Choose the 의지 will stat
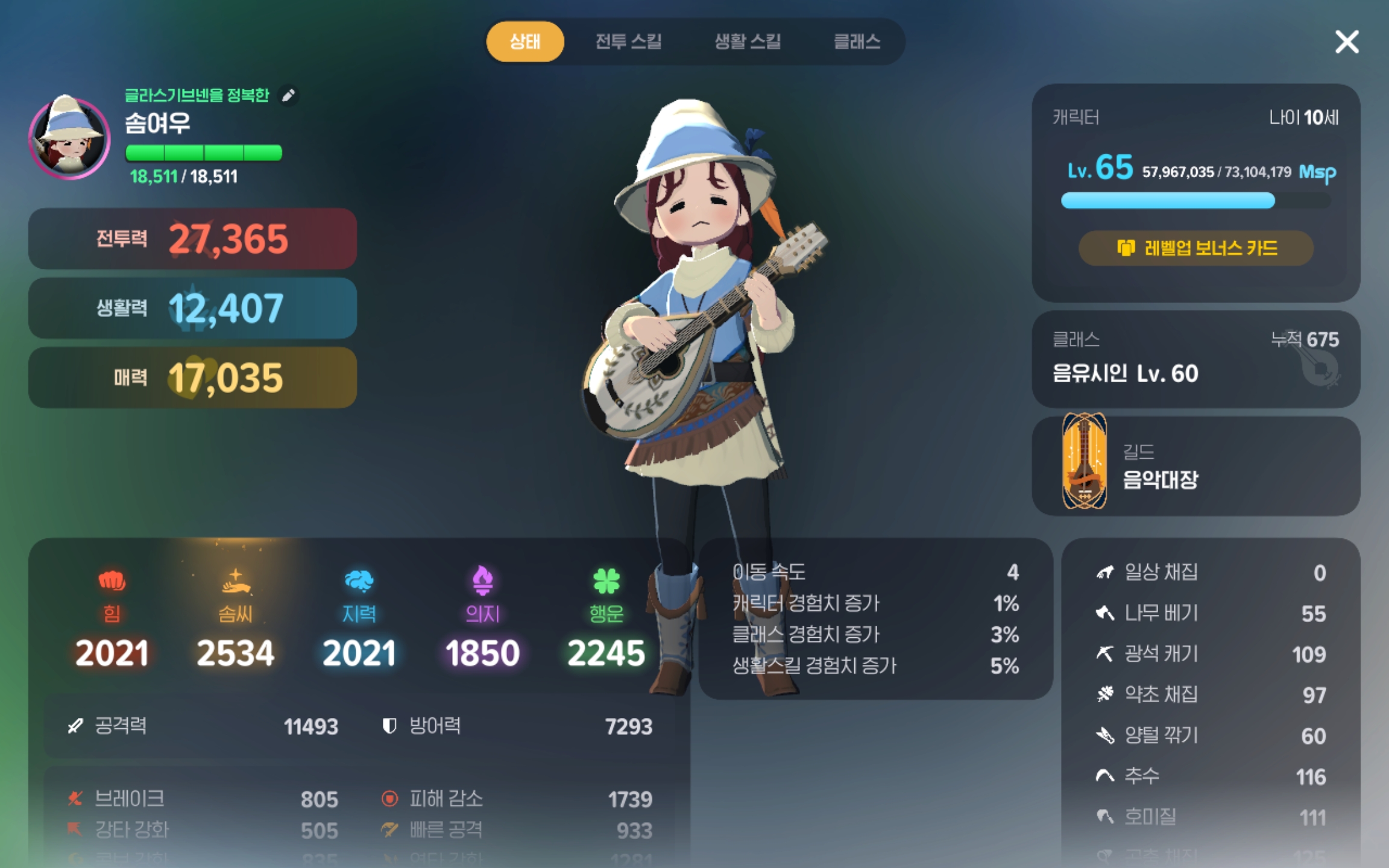 click(x=482, y=618)
